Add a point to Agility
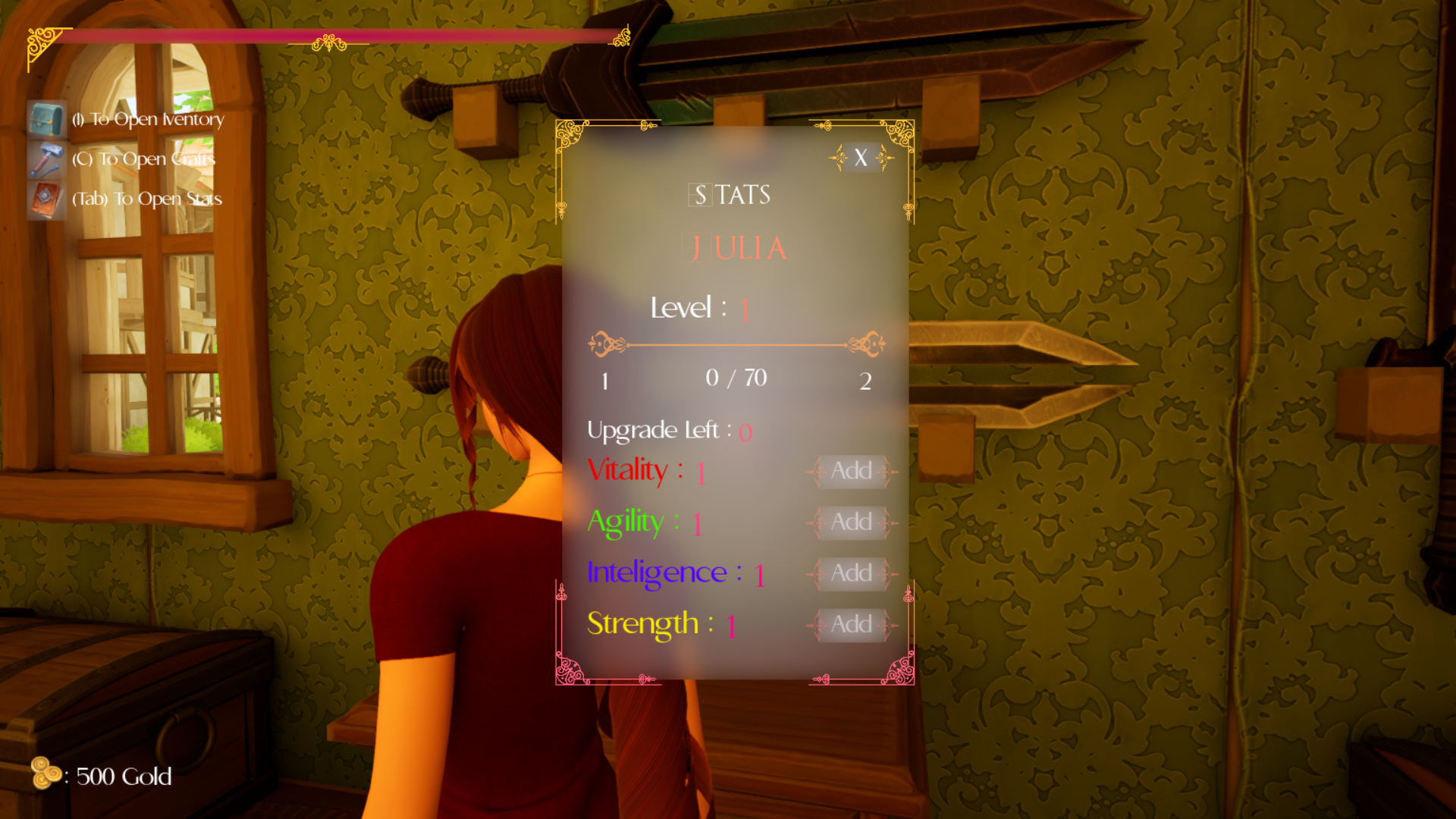The image size is (1456, 819). [x=852, y=522]
